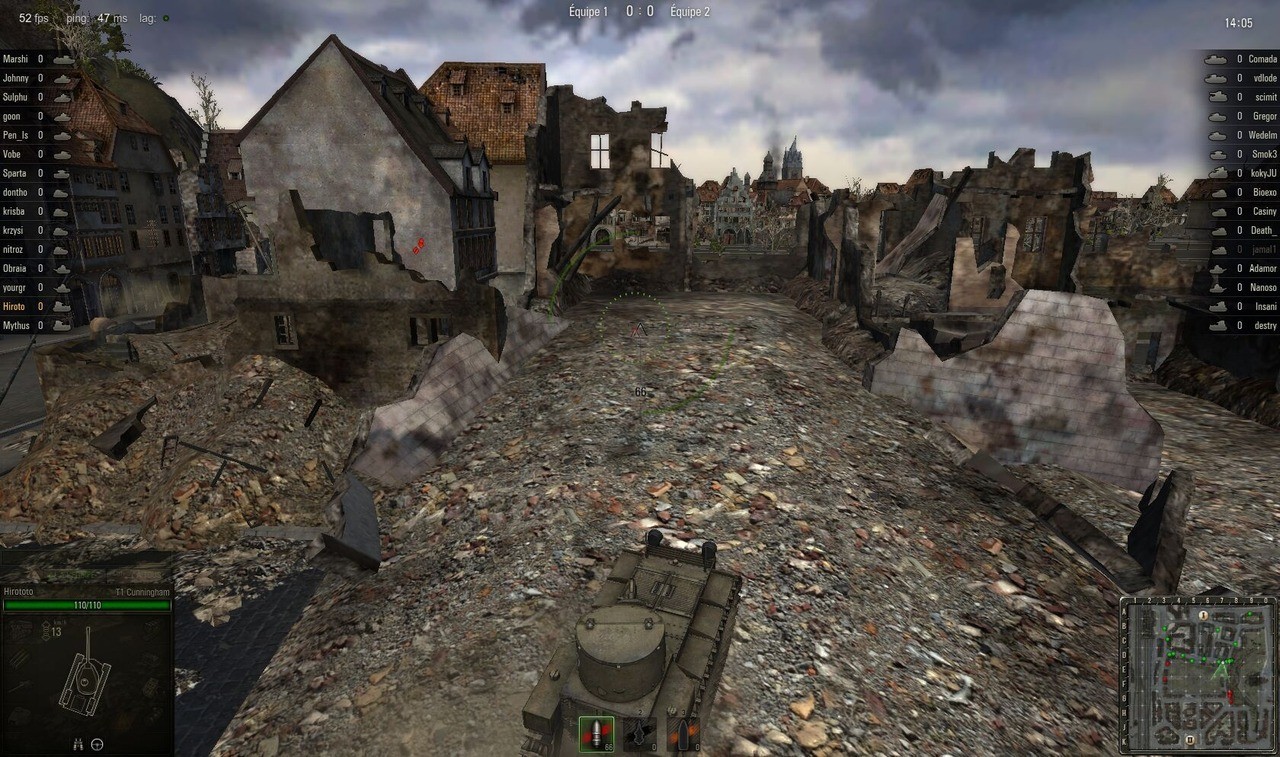Choose enemy player kokyJU in the list
1280x757 pixels.
click(1264, 173)
